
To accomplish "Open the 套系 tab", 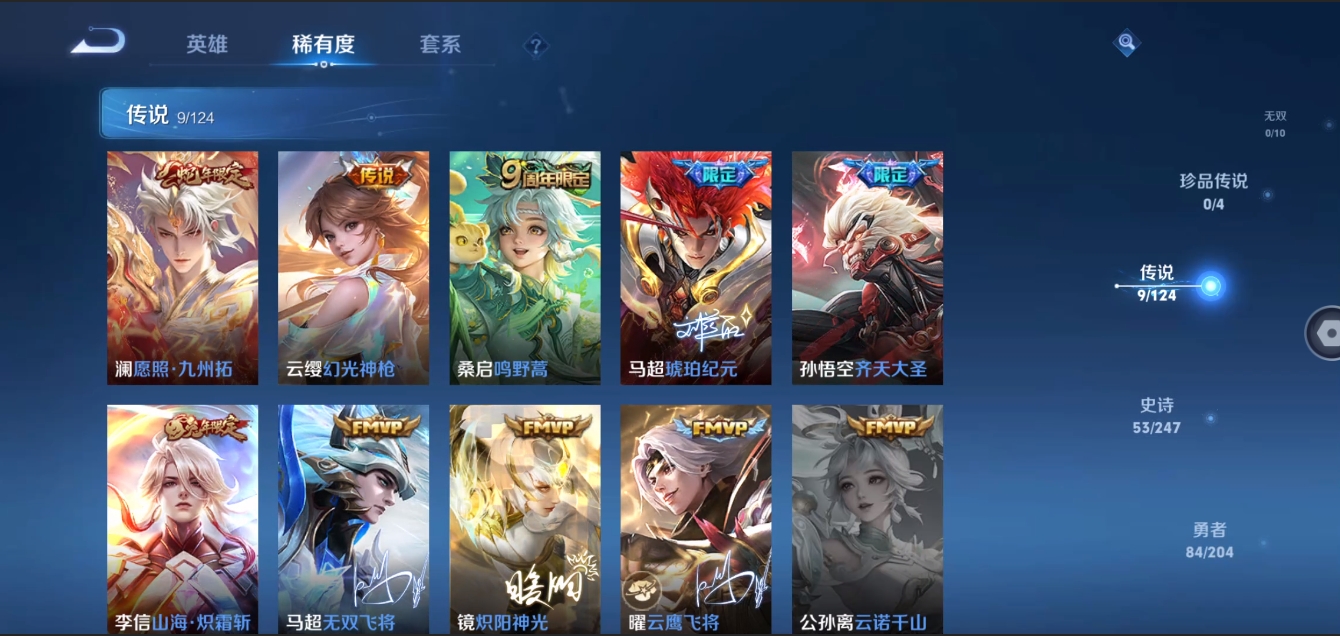I will pyautogui.click(x=440, y=45).
